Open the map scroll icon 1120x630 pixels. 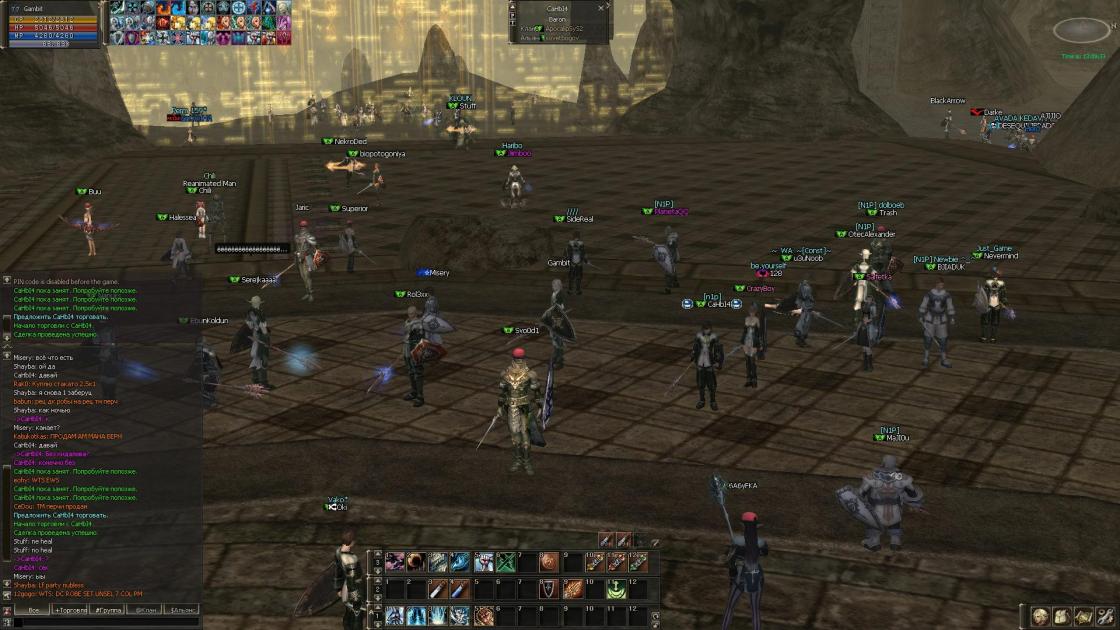pos(1083,617)
